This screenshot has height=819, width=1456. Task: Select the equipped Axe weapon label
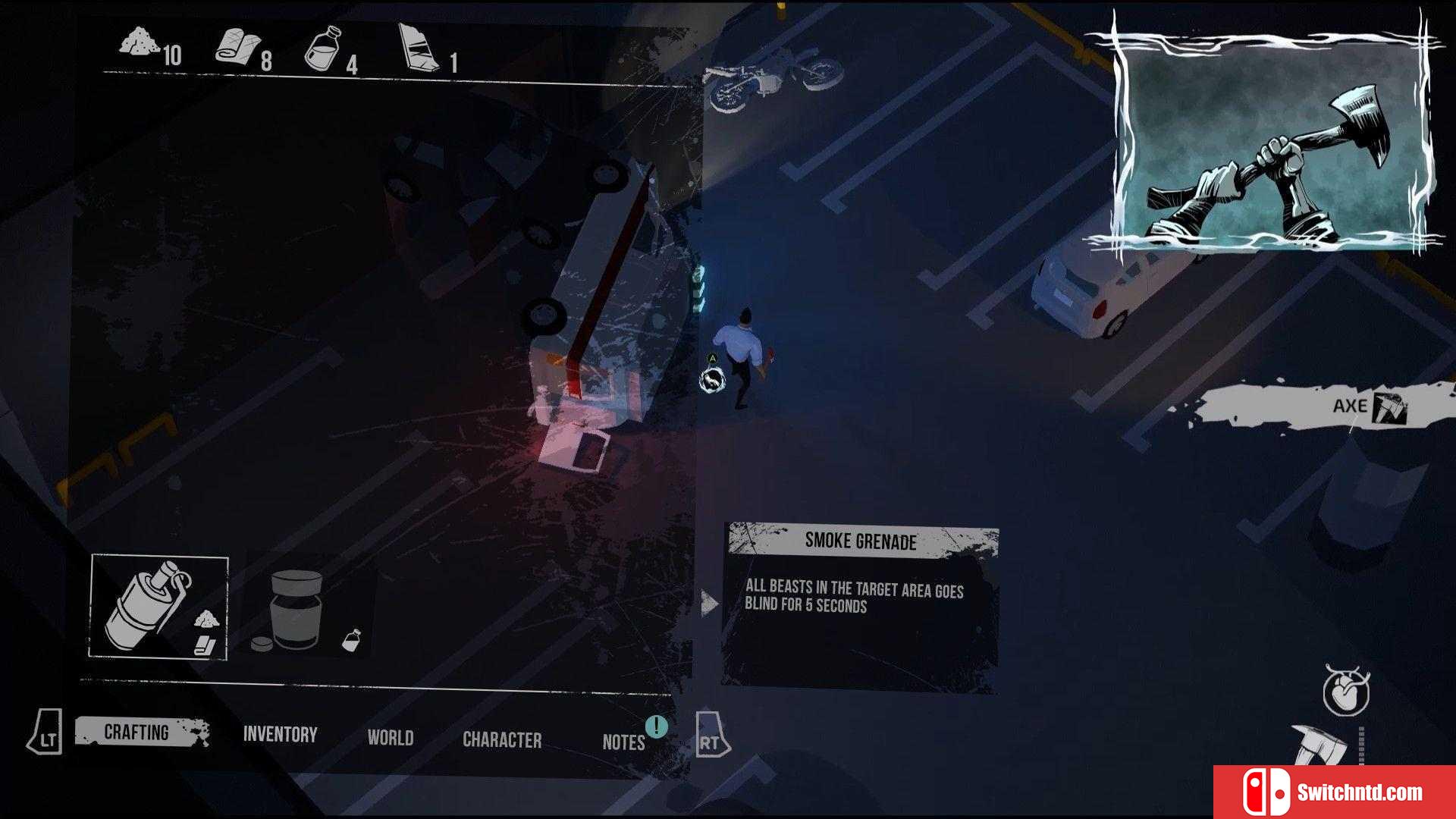1350,406
